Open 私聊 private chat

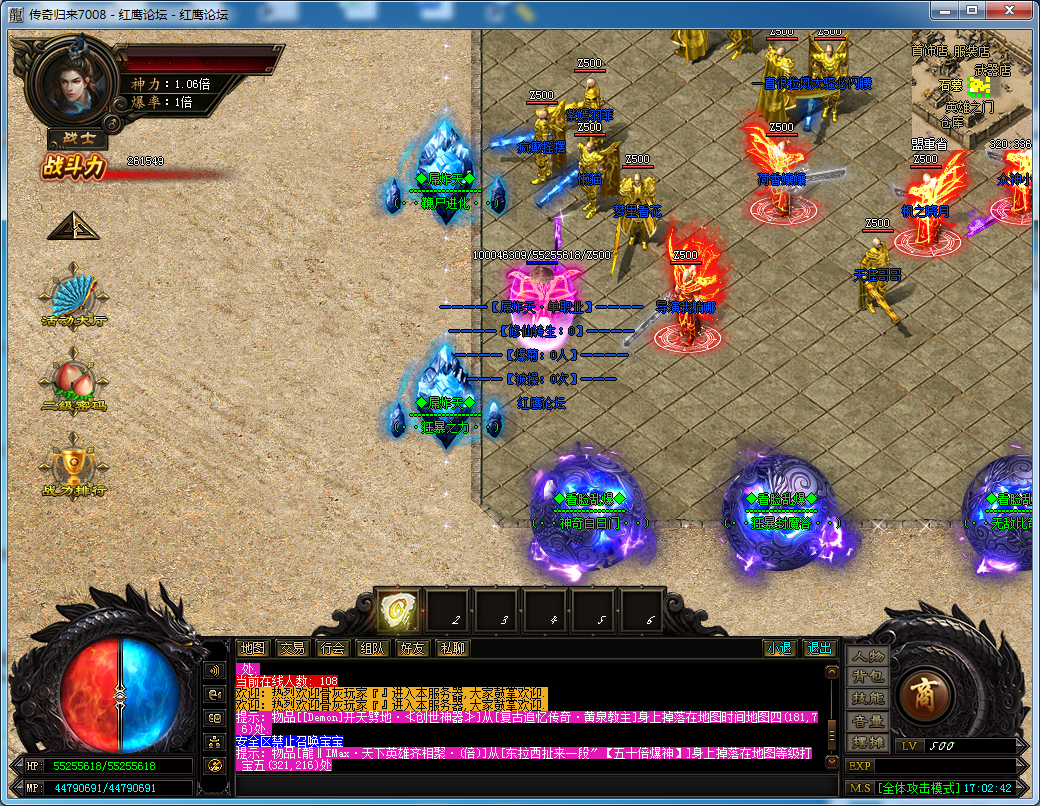(452, 648)
